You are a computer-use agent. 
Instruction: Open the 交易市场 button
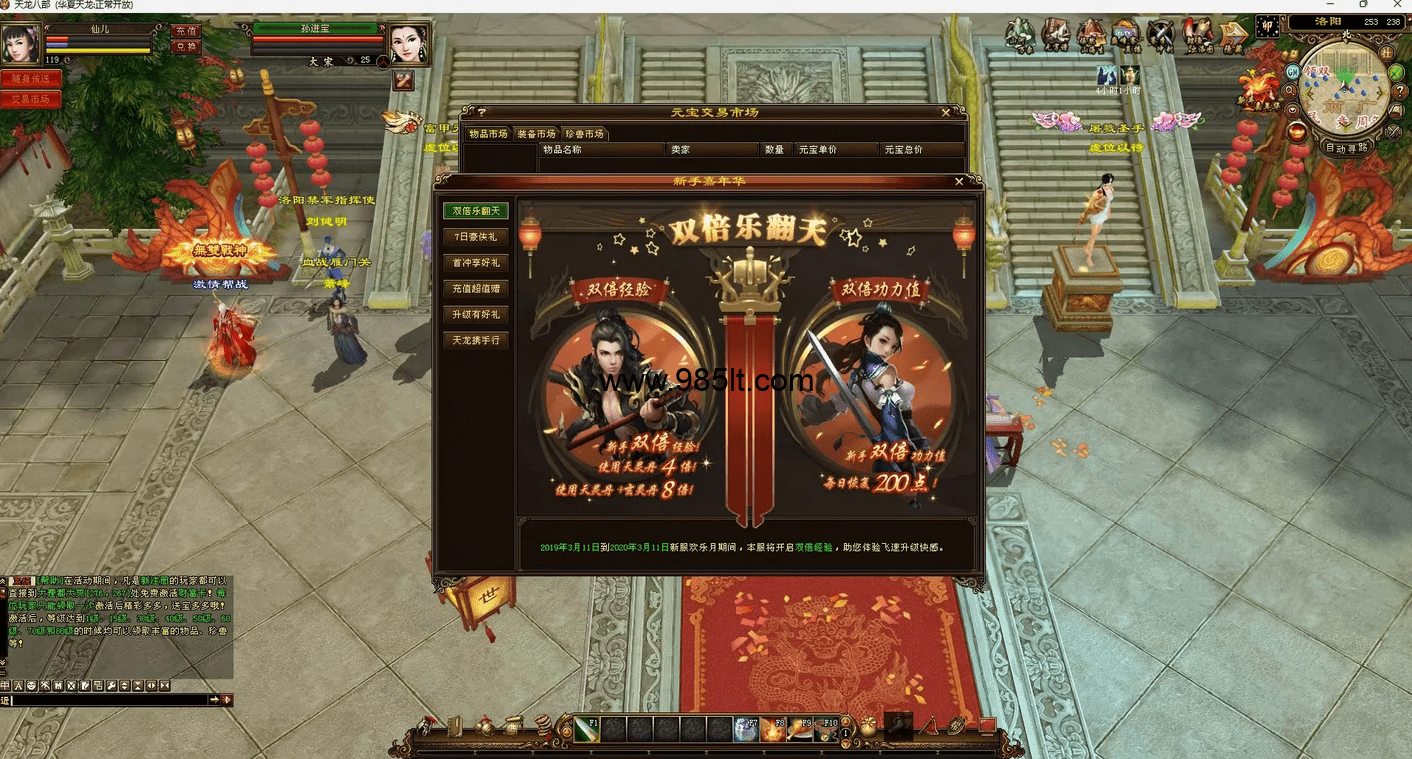(30, 99)
